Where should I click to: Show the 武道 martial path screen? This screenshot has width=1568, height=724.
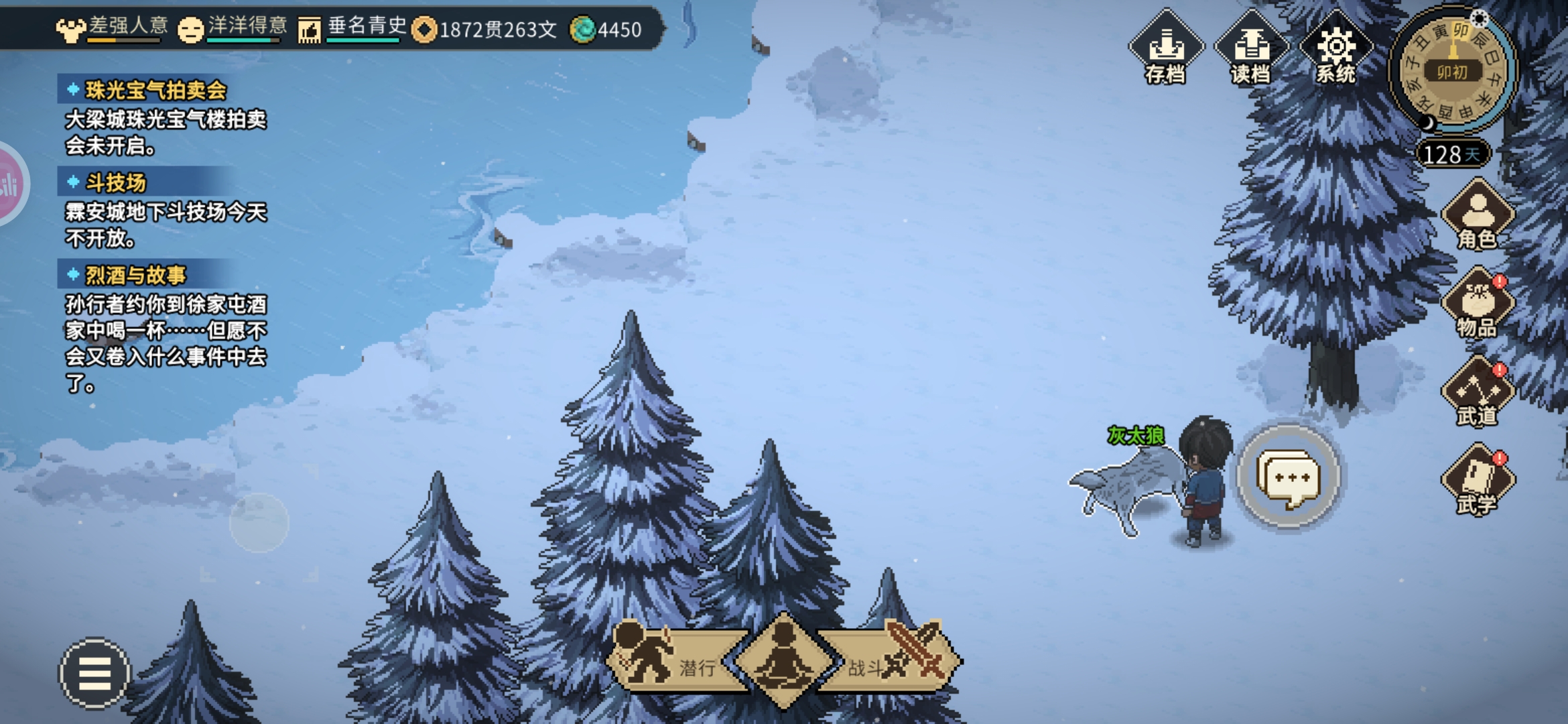(1477, 393)
